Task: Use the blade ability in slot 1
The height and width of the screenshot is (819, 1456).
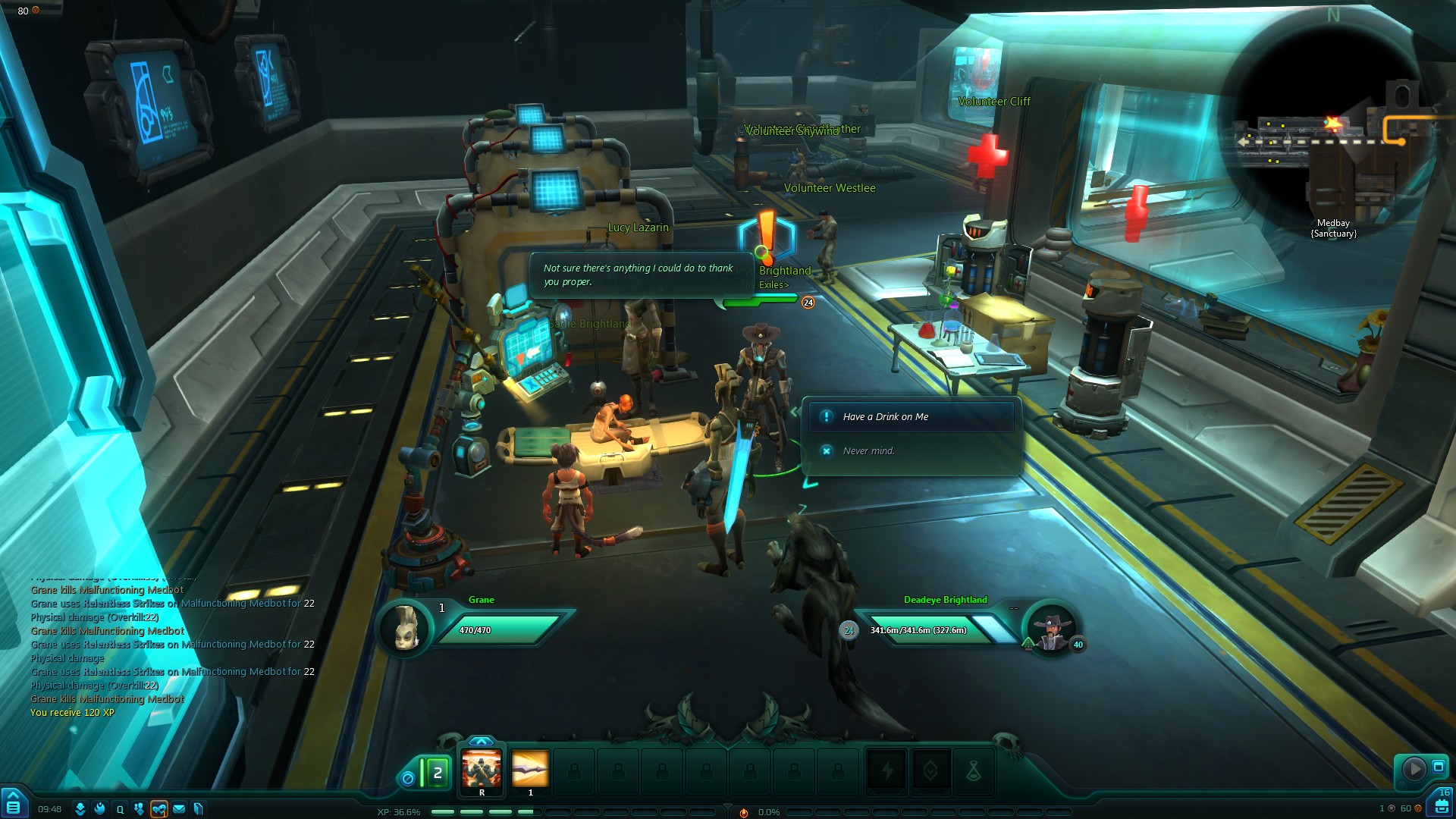Action: (x=530, y=770)
